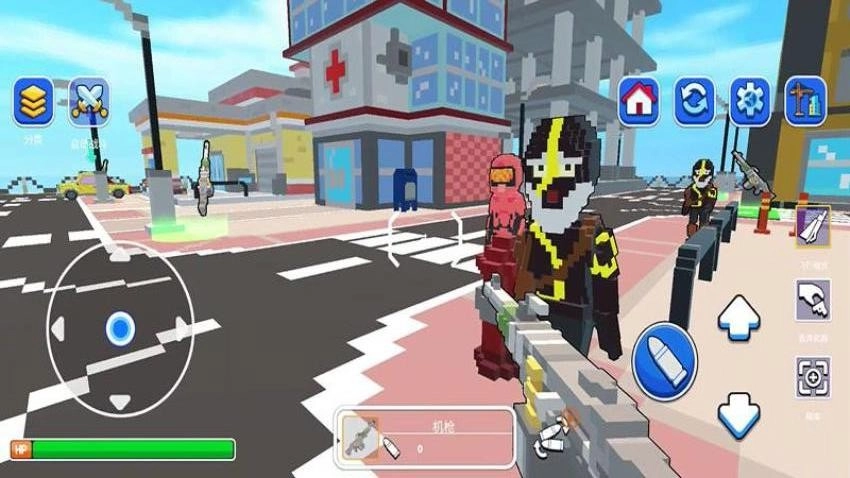Go to the home screen

(x=638, y=101)
